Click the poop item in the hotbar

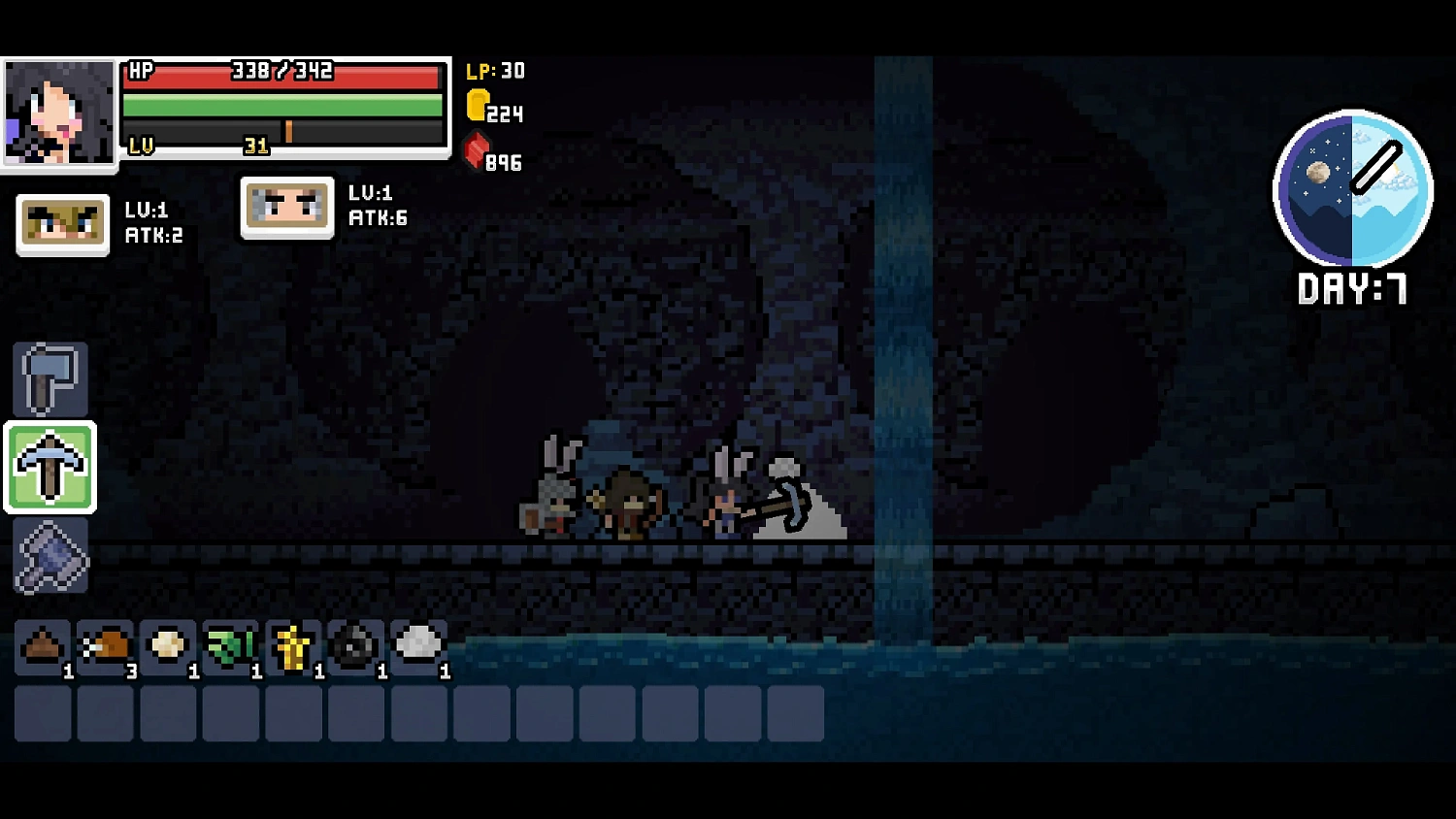[44, 644]
